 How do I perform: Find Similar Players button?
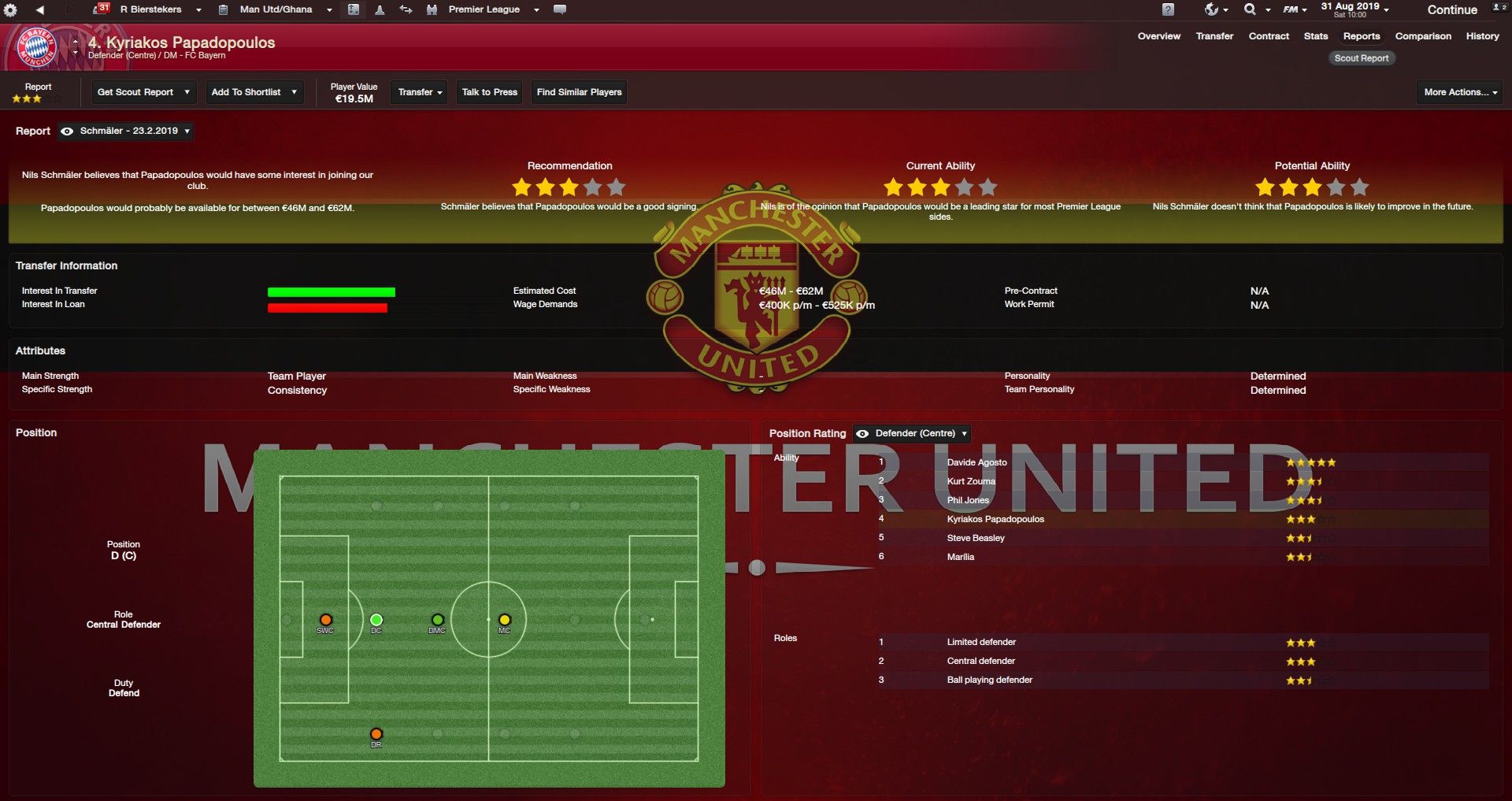pyautogui.click(x=579, y=92)
